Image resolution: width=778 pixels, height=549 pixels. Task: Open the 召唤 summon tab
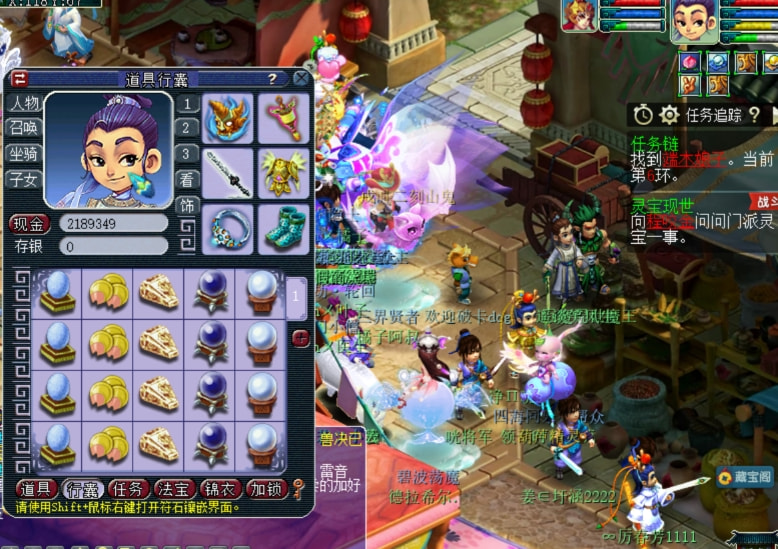[24, 128]
